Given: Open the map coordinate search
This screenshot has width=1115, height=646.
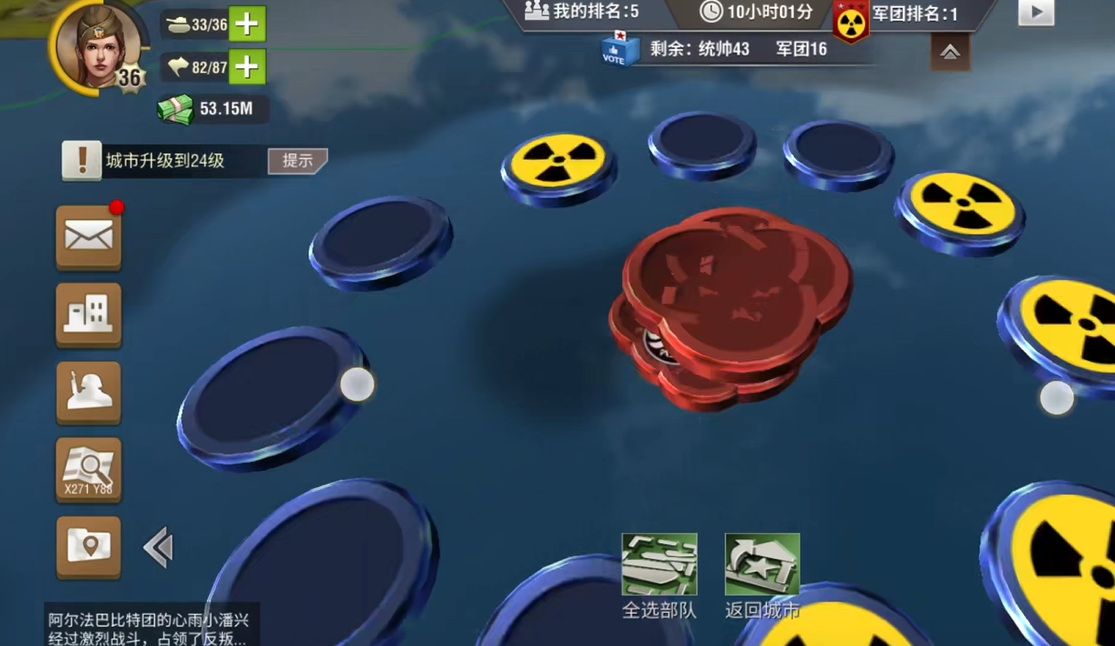Looking at the screenshot, I should [89, 469].
